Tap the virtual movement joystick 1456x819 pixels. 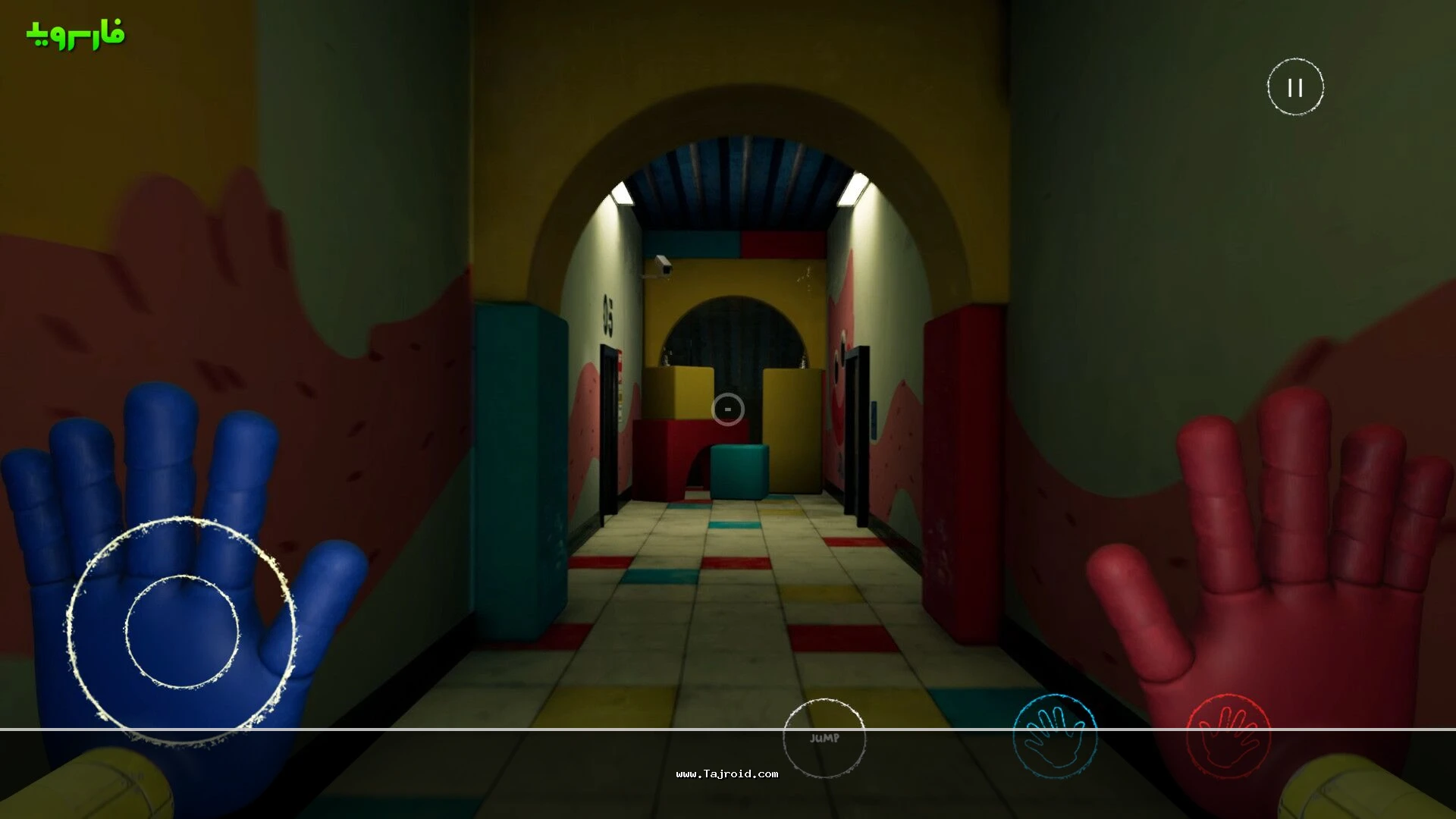[182, 631]
